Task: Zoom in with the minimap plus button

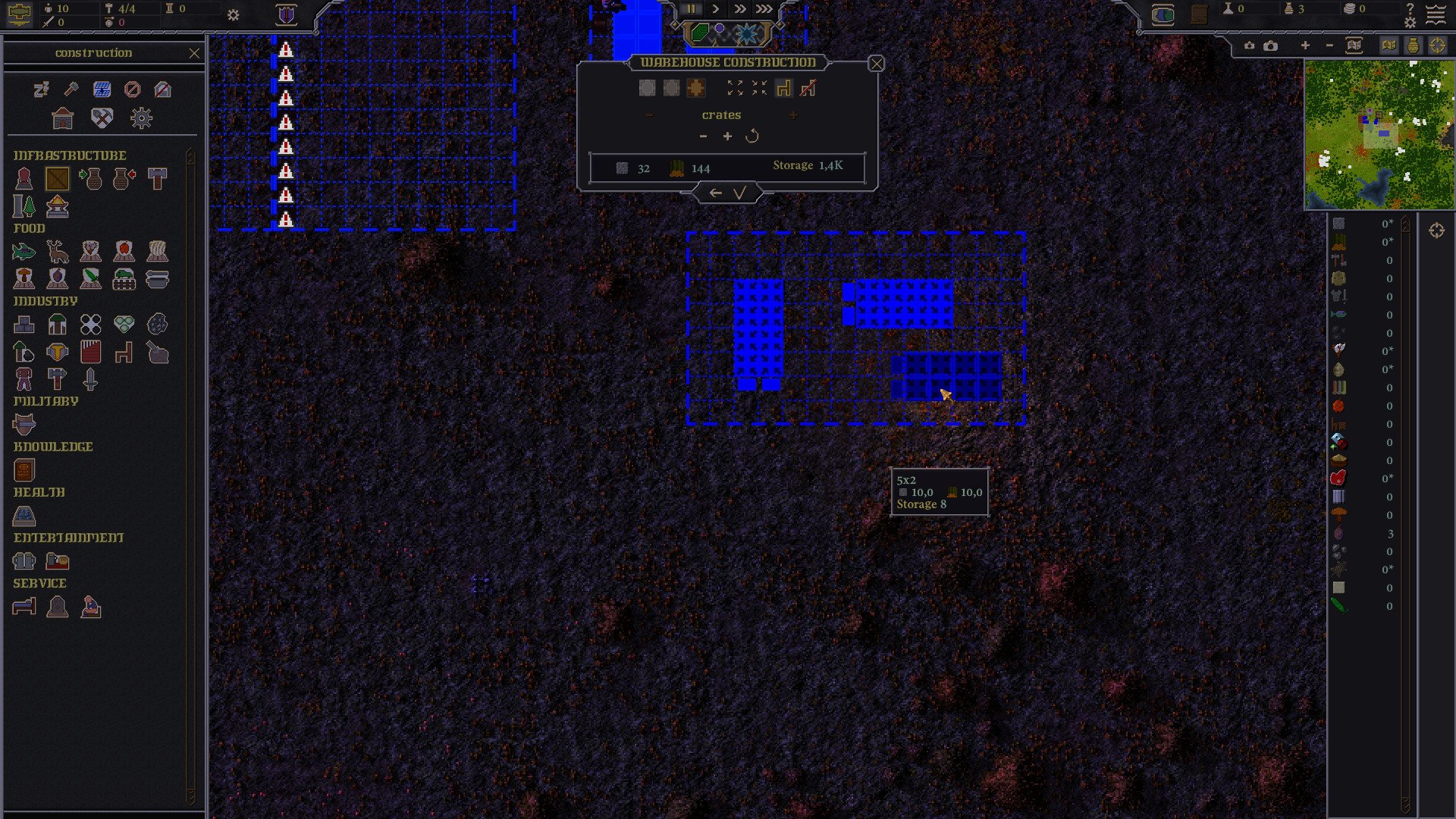Action: [1305, 45]
